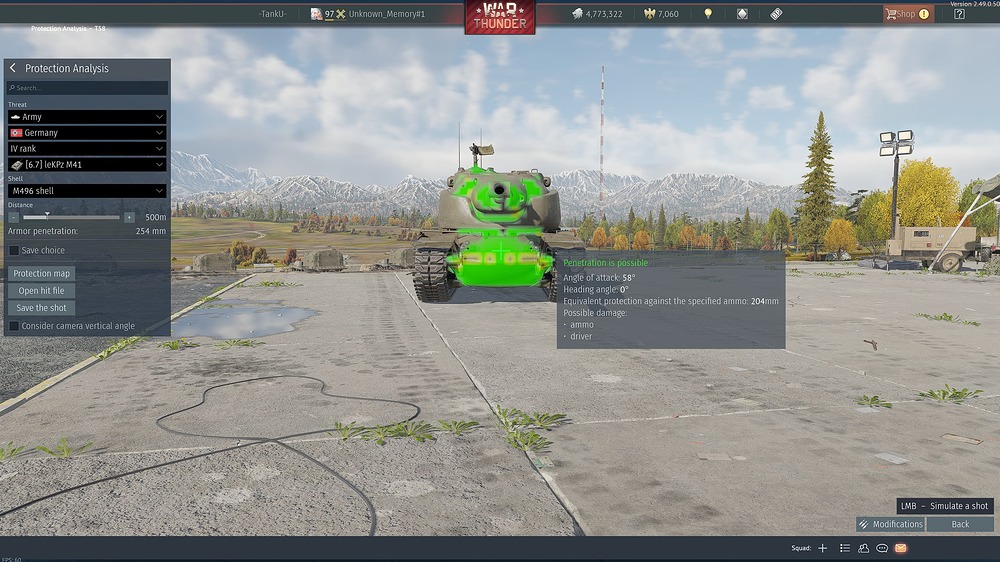
Task: Enable Consider camera vertical angle
Action: click(14, 326)
